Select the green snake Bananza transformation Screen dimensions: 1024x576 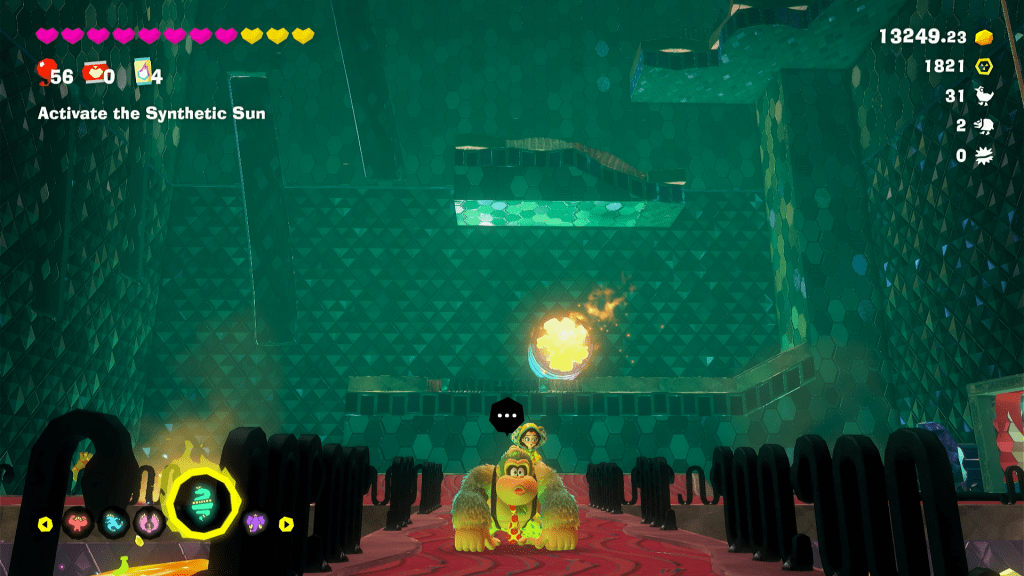(202, 499)
